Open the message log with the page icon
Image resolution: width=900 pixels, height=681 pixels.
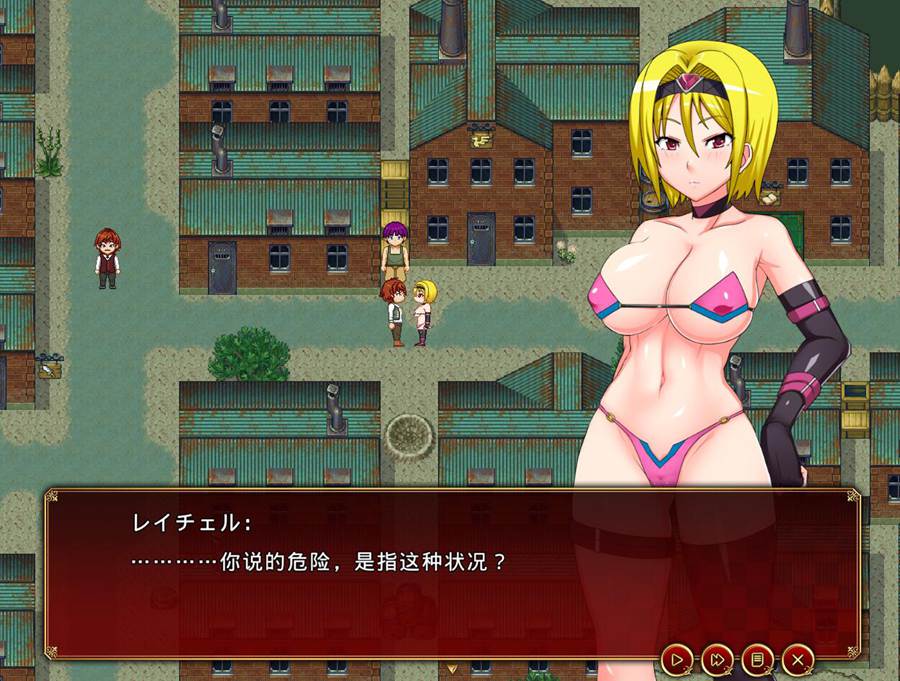tap(757, 659)
